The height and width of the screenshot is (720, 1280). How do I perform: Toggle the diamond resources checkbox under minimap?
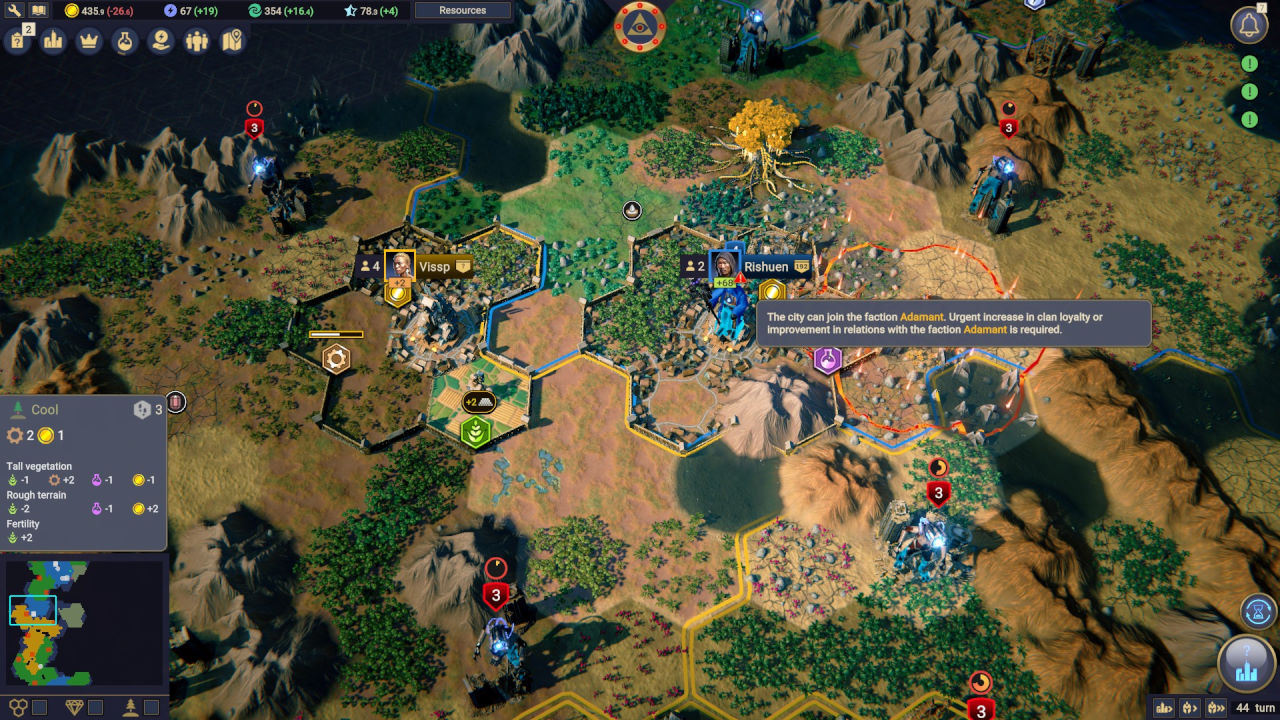click(95, 708)
